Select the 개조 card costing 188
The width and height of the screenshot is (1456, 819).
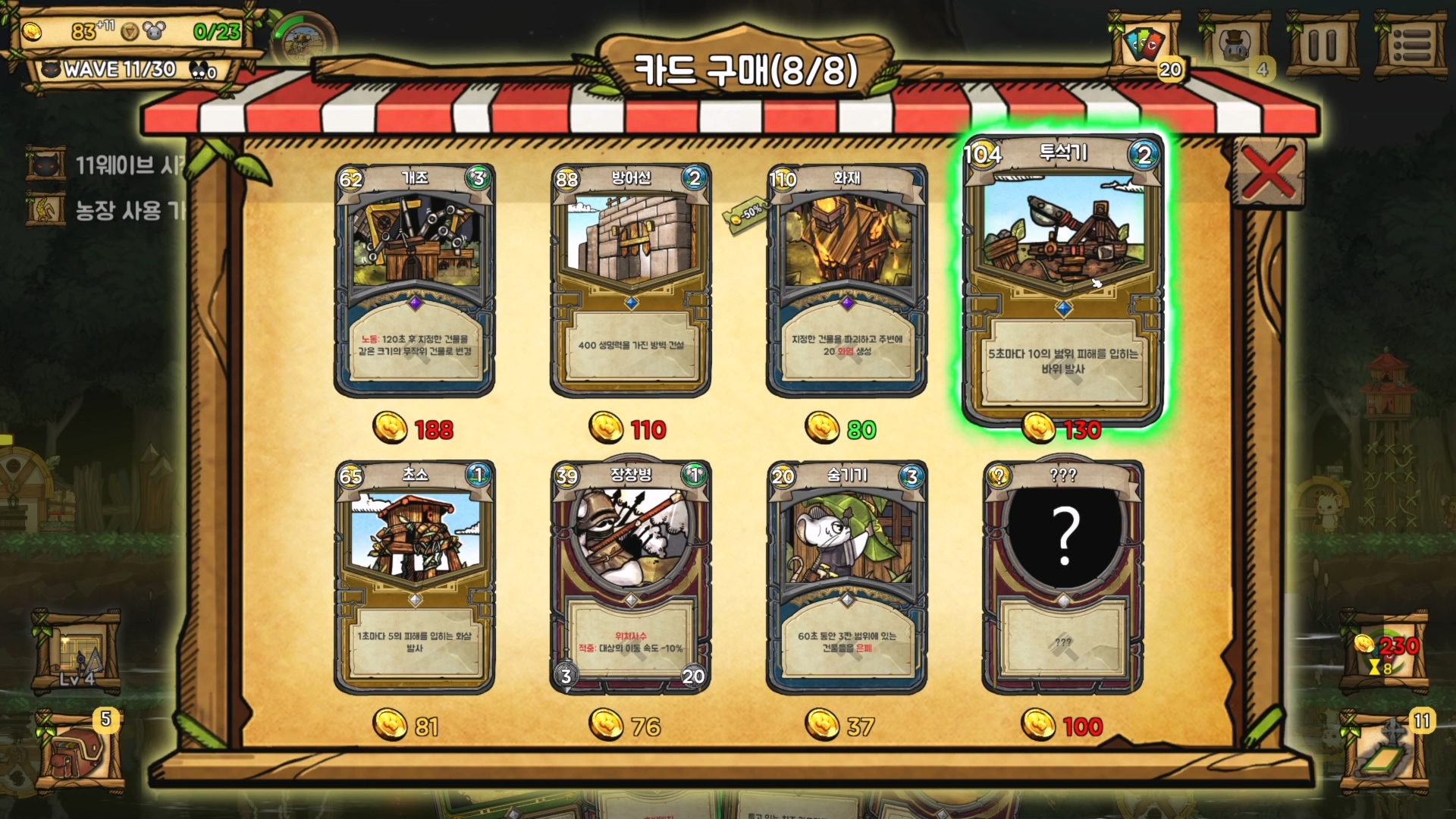(x=414, y=281)
